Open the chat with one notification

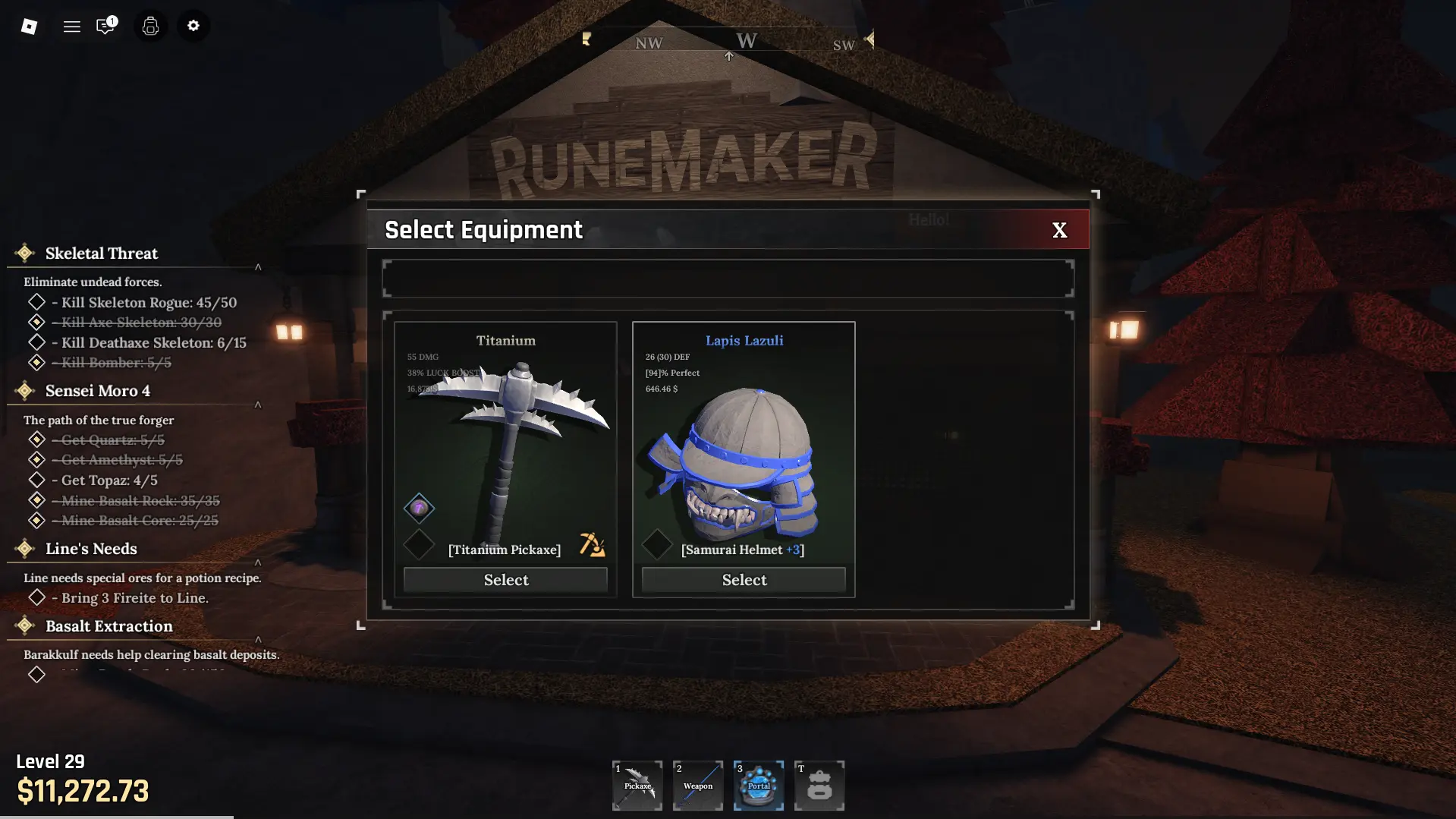105,27
